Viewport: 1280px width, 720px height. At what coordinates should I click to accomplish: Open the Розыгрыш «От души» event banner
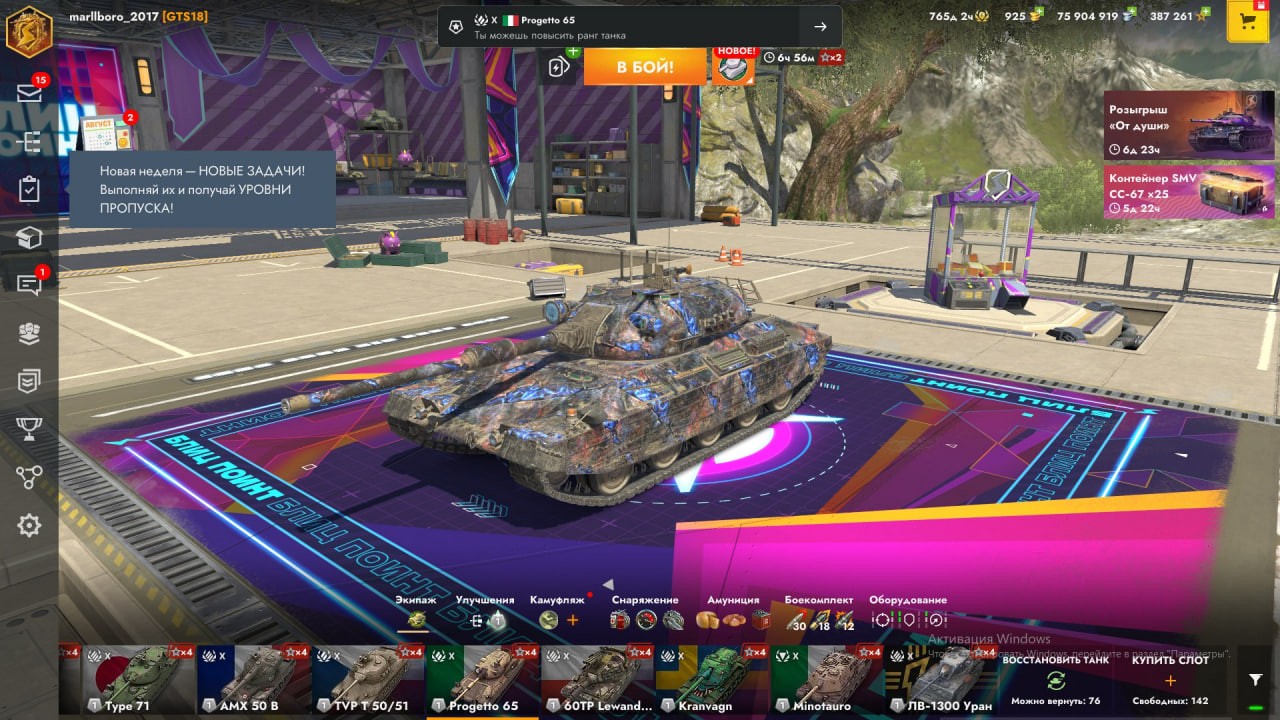1175,125
